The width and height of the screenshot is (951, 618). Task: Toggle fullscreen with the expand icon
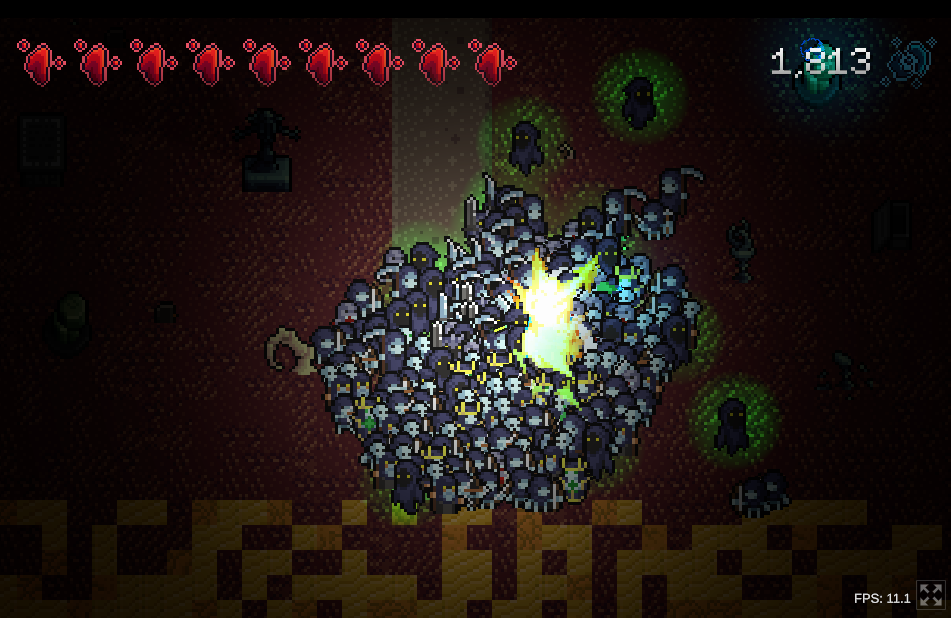tap(931, 596)
